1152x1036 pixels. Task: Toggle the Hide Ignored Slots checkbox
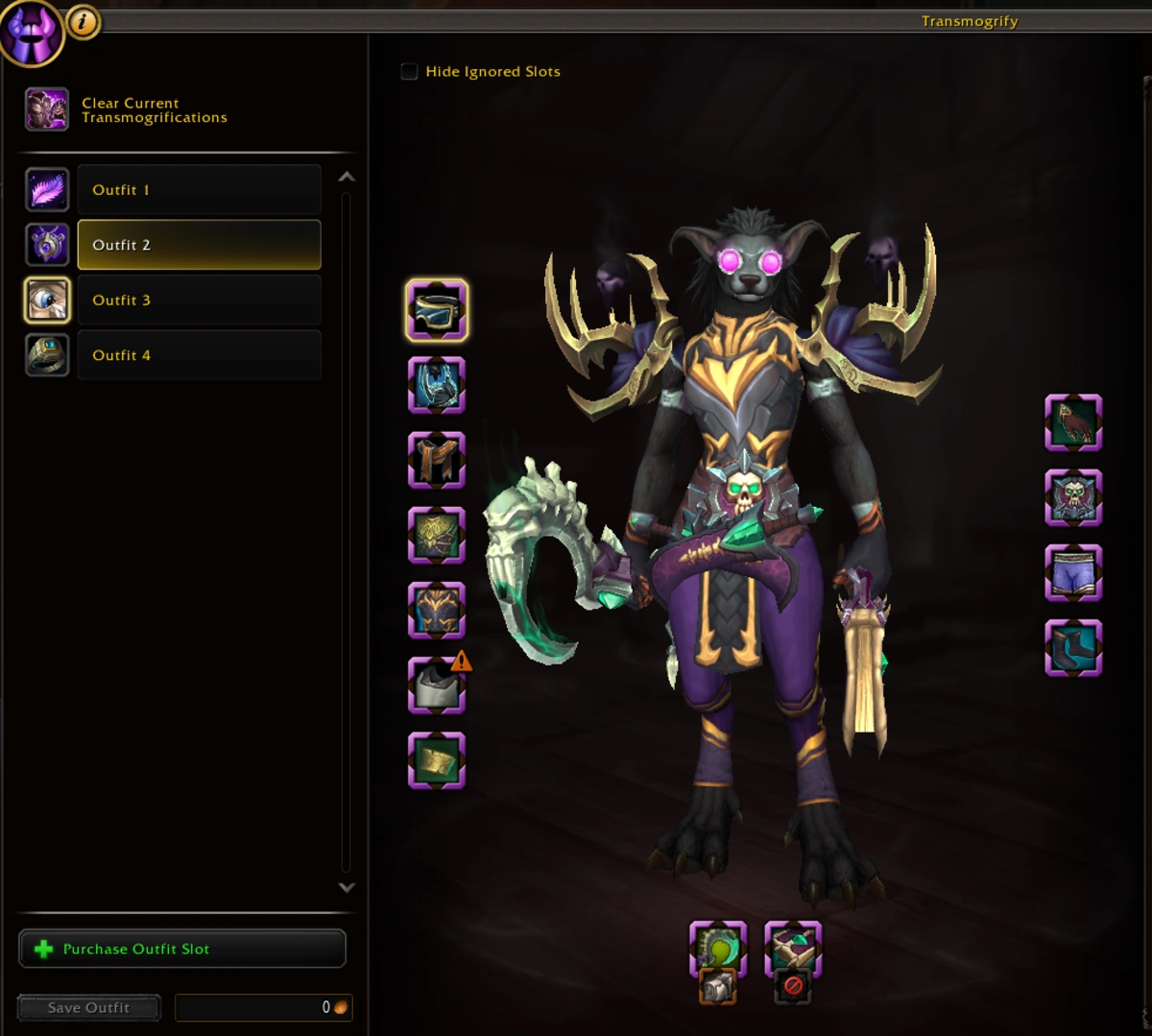coord(410,72)
